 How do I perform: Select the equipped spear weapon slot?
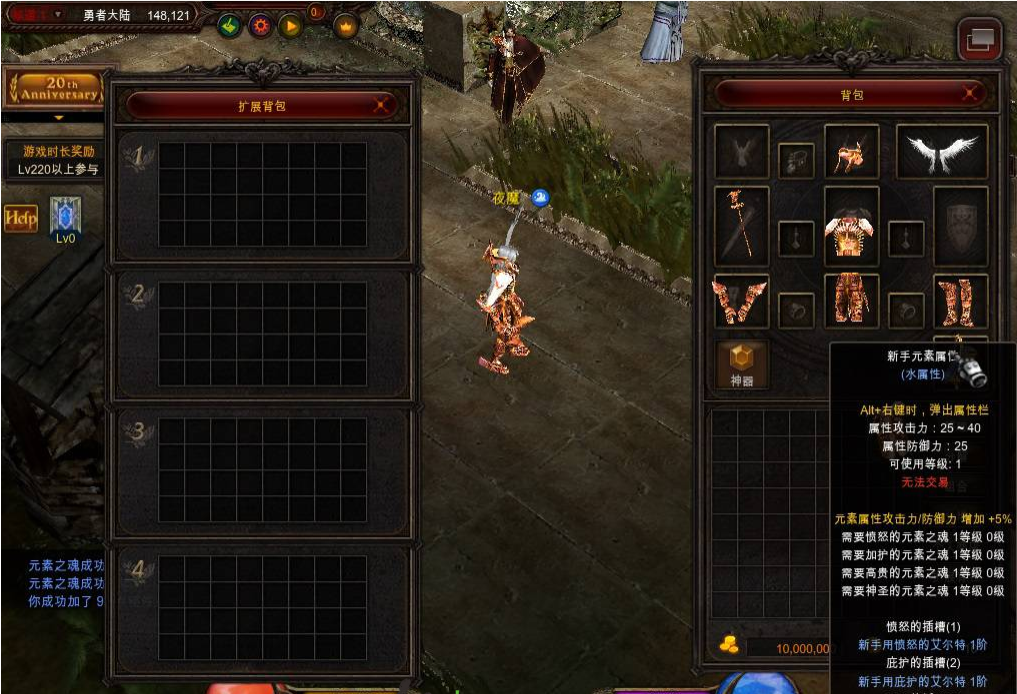click(x=742, y=226)
